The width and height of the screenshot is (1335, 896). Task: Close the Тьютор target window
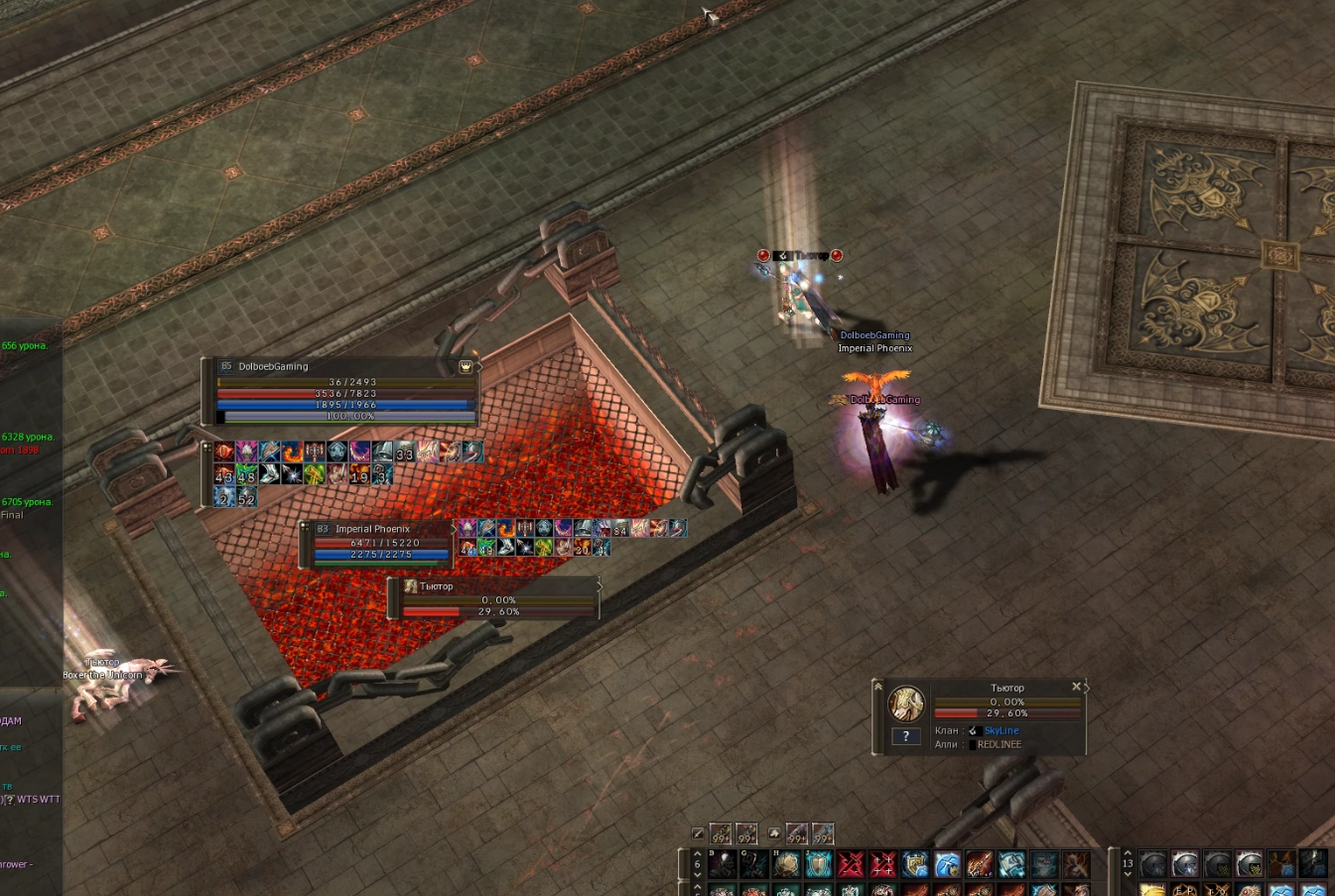coord(1076,687)
